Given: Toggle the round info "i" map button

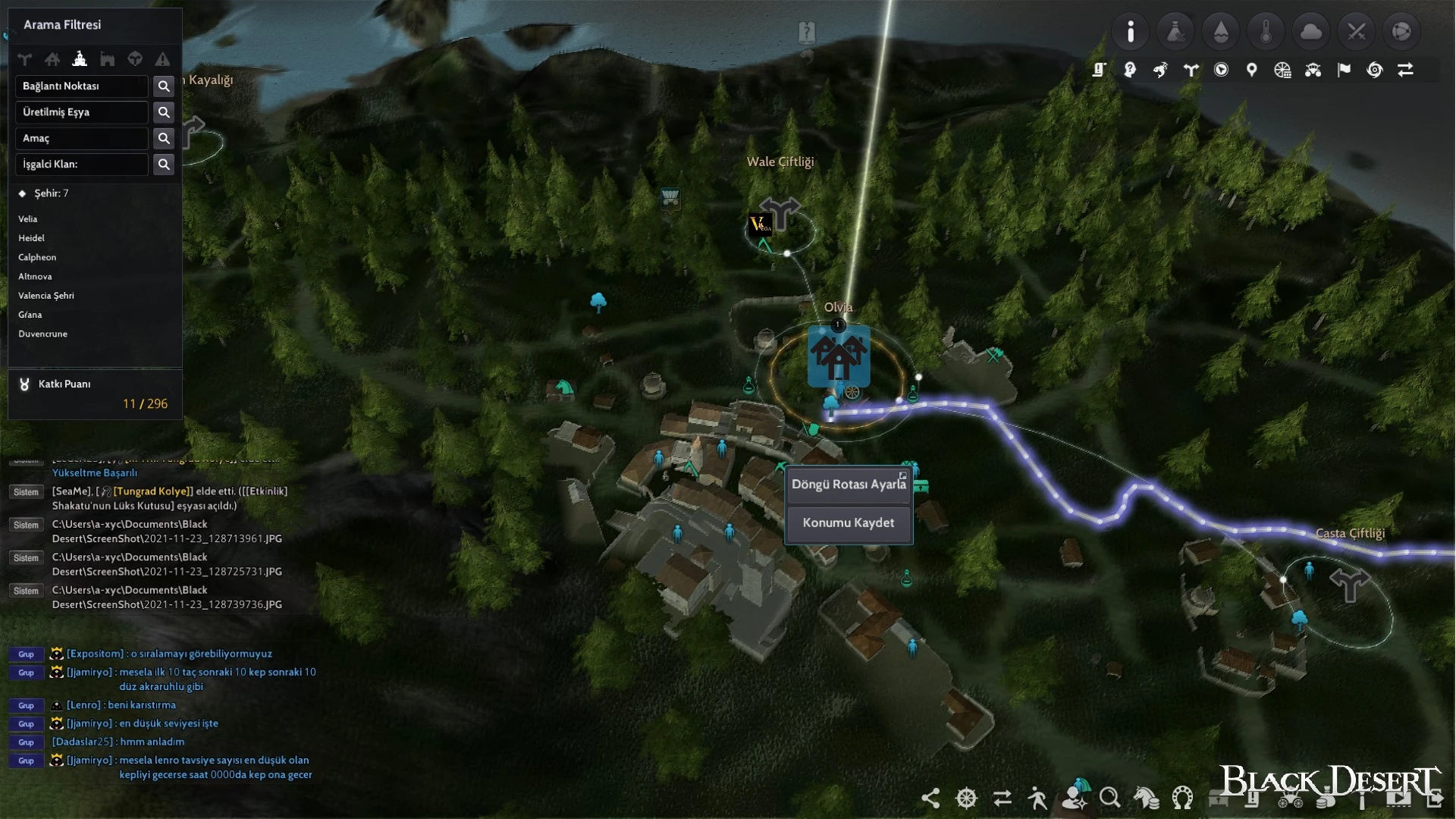Looking at the screenshot, I should (1131, 32).
